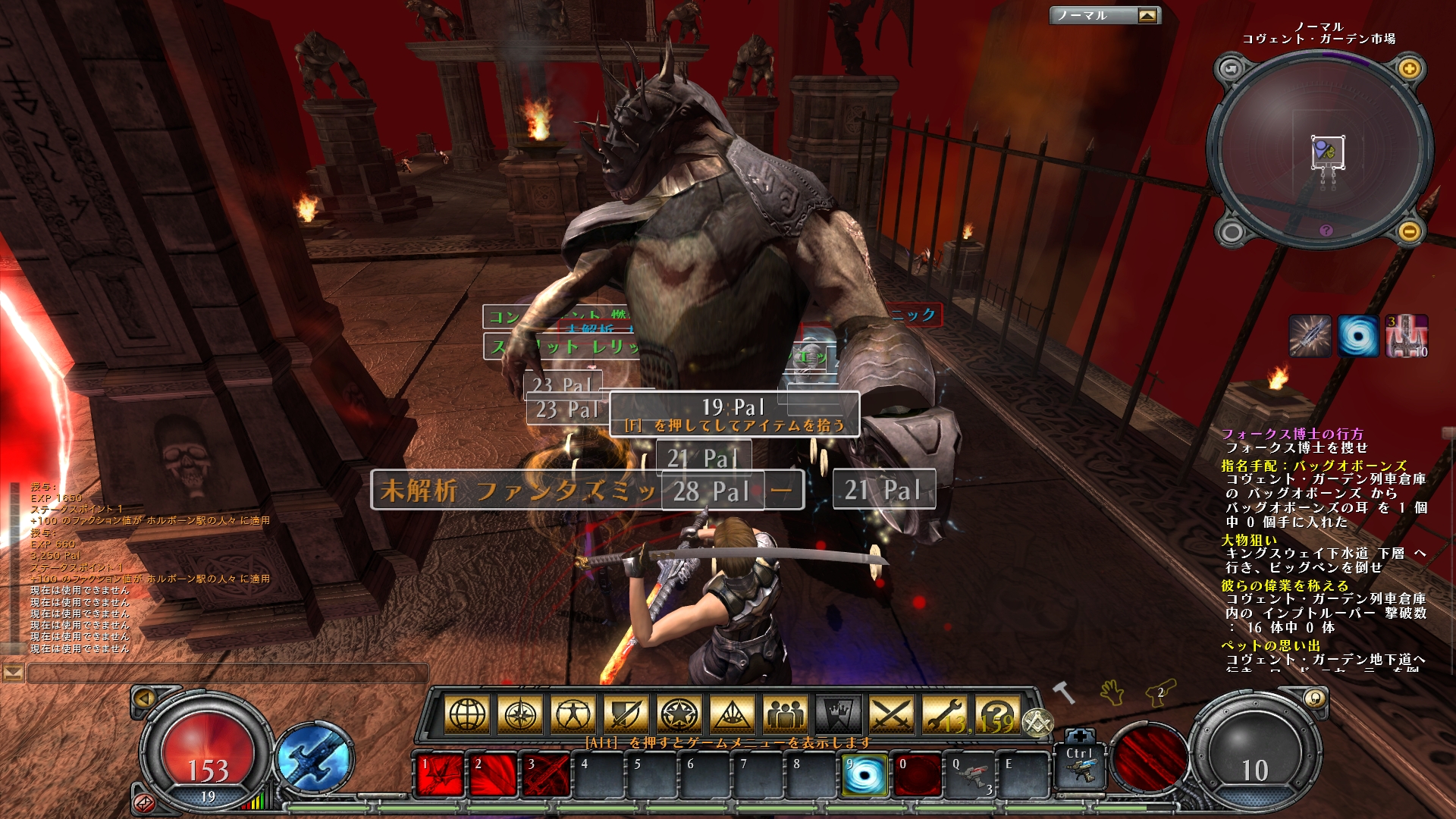The height and width of the screenshot is (819, 1456).
Task: Open the shield and sword menu button
Action: pyautogui.click(x=626, y=714)
